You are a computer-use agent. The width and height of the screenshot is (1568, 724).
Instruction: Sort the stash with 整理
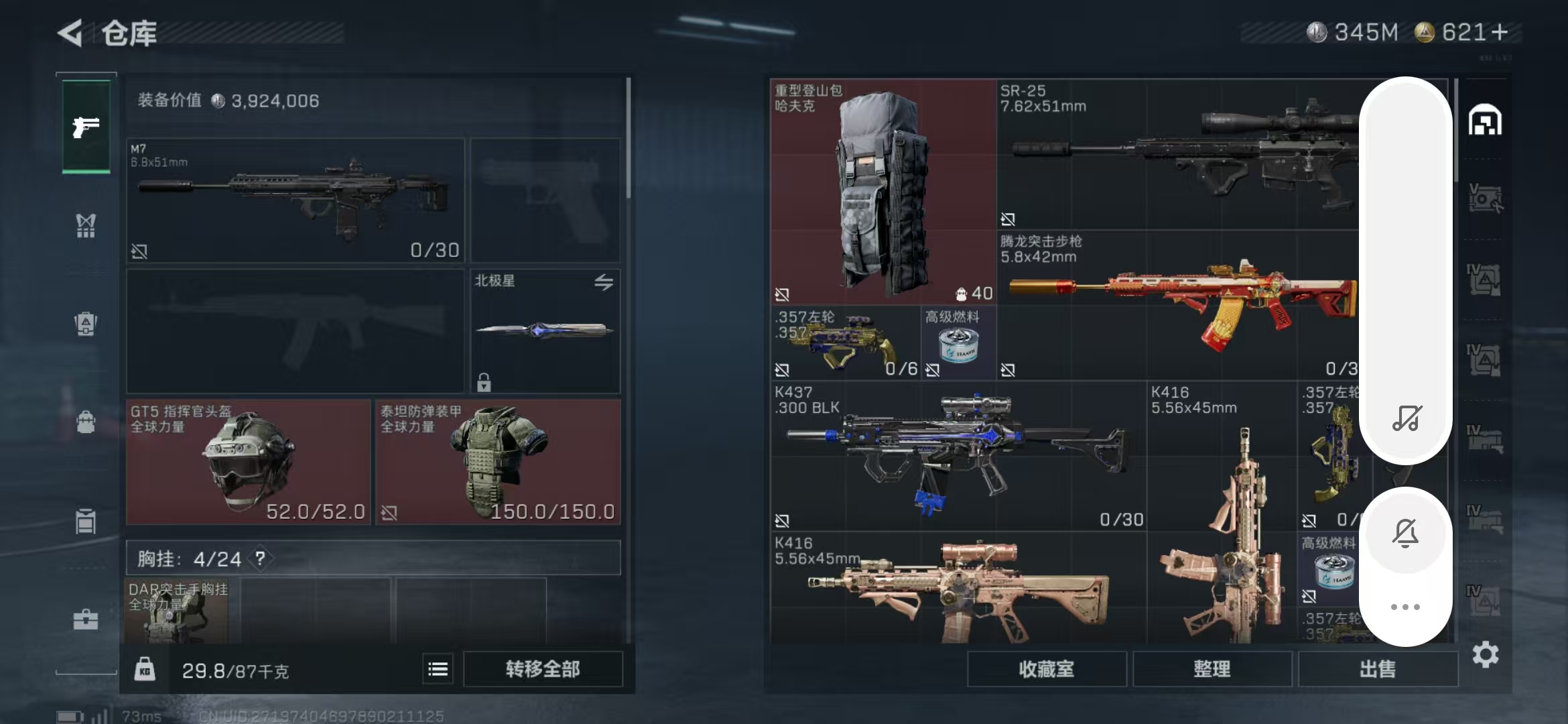coord(1212,669)
